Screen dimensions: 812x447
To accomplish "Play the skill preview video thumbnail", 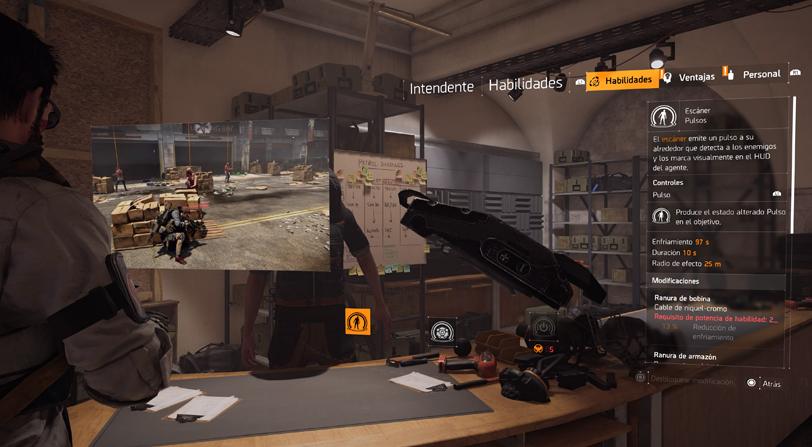I will pyautogui.click(x=211, y=196).
